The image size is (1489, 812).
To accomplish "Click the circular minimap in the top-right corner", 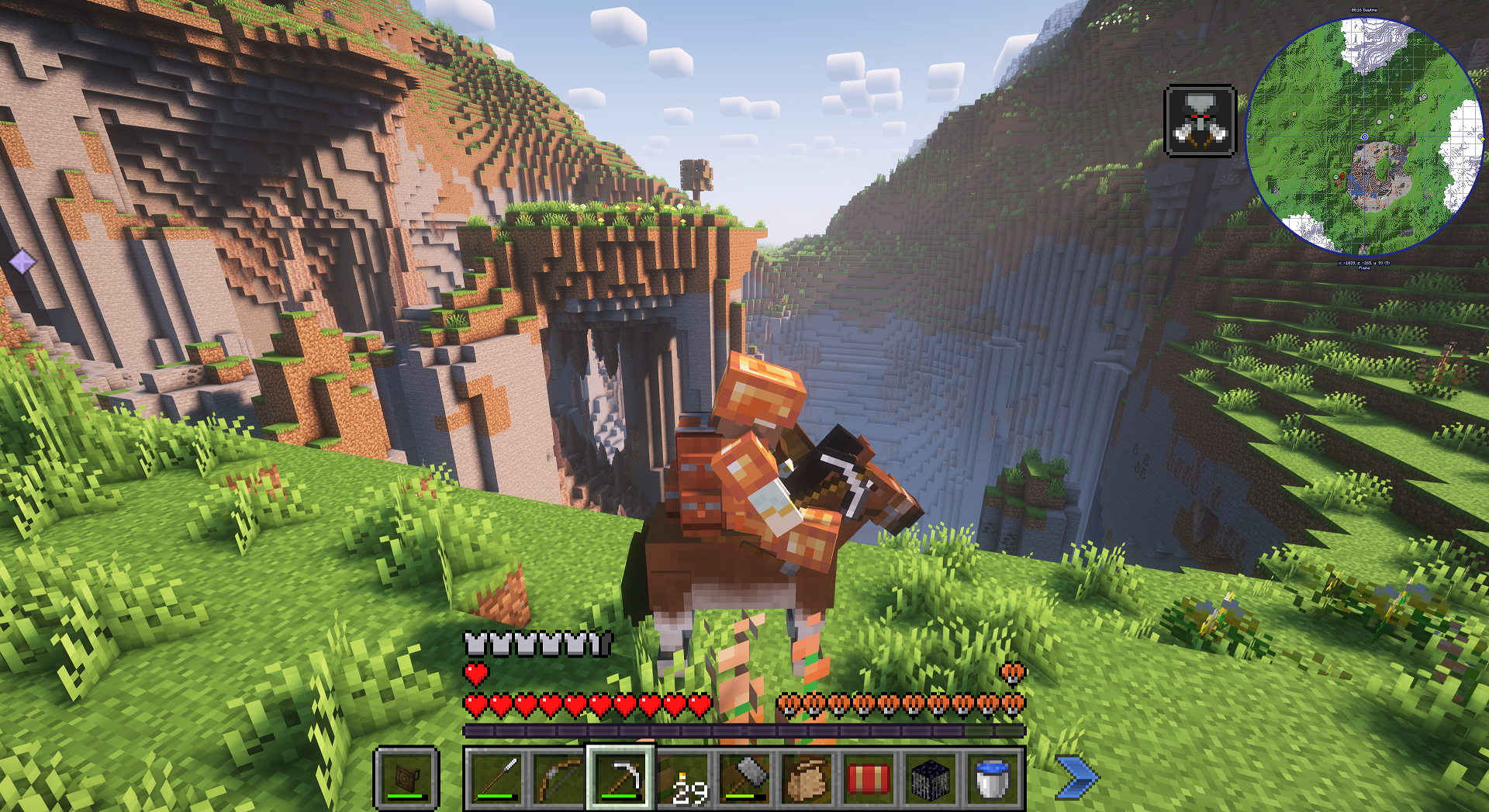I will click(x=1364, y=137).
